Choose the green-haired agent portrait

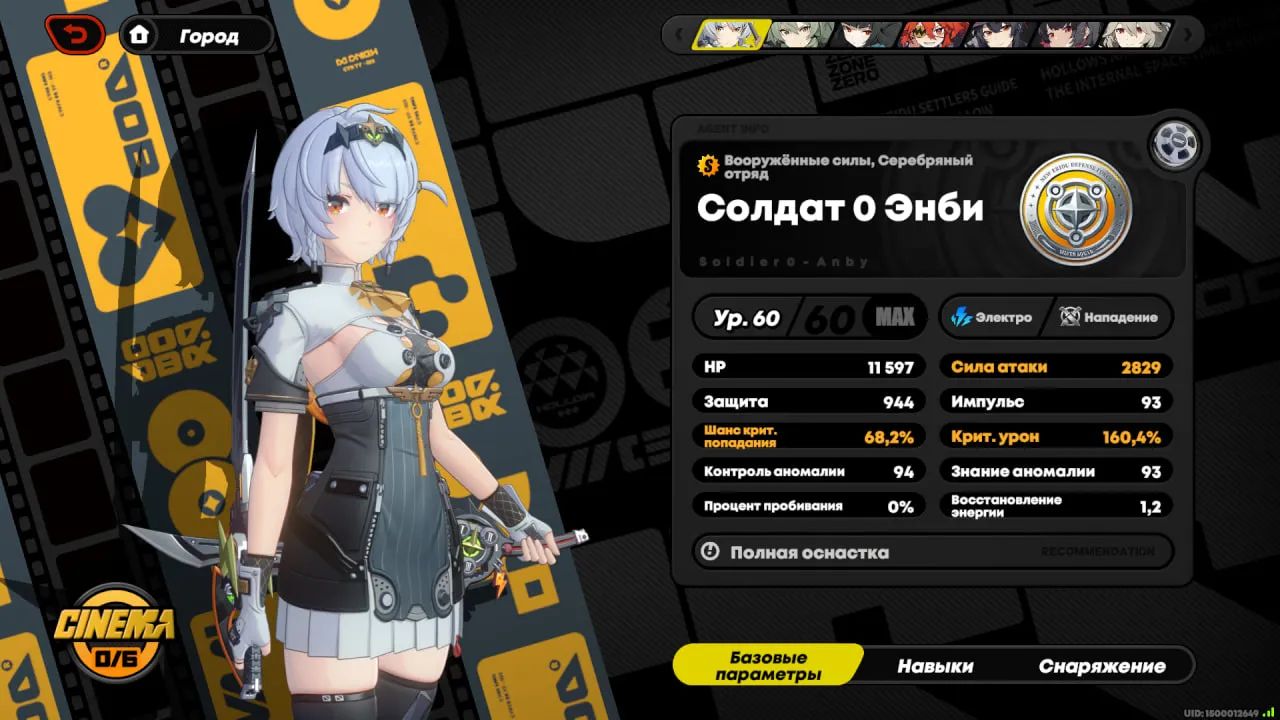(799, 35)
